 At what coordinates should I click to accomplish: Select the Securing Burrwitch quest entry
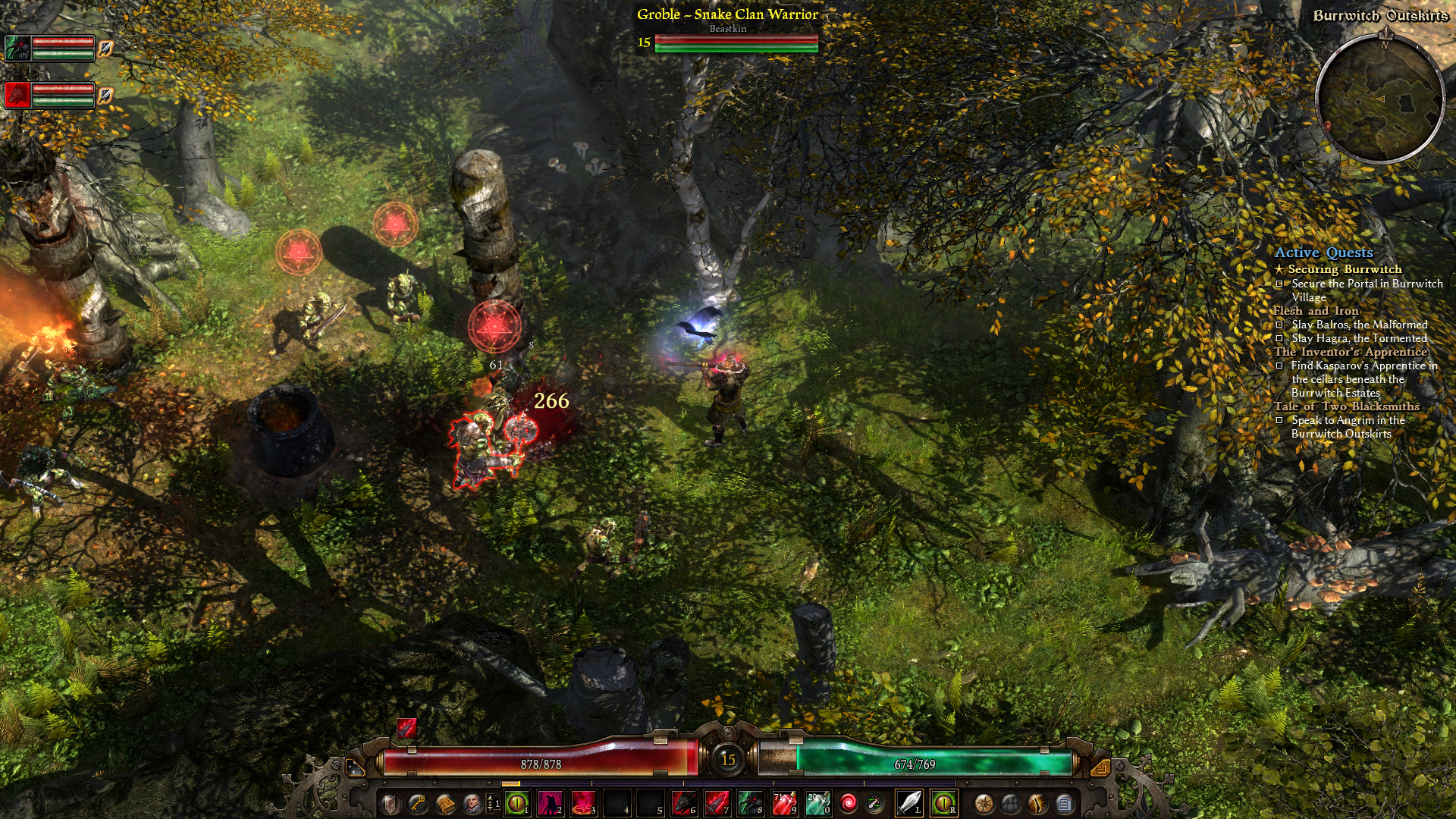[1345, 269]
